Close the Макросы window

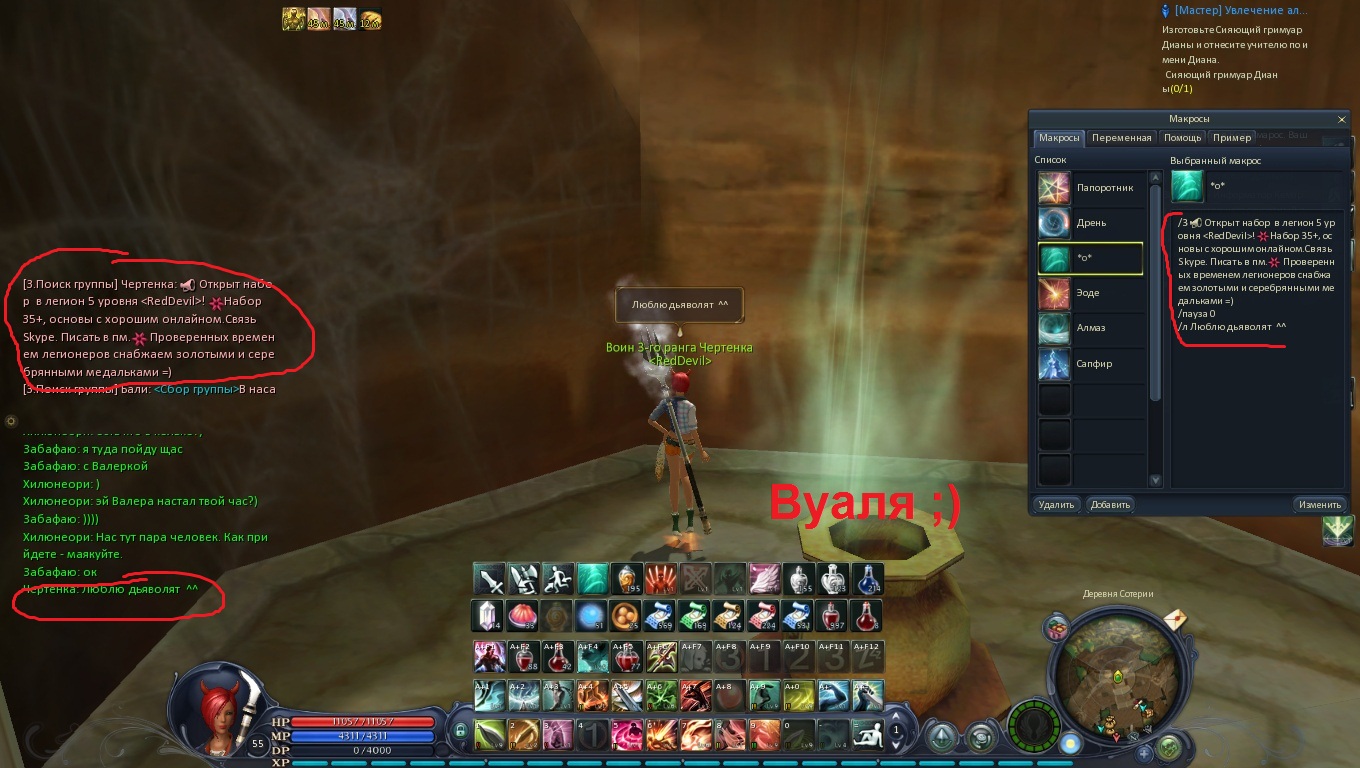pyautogui.click(x=1342, y=119)
